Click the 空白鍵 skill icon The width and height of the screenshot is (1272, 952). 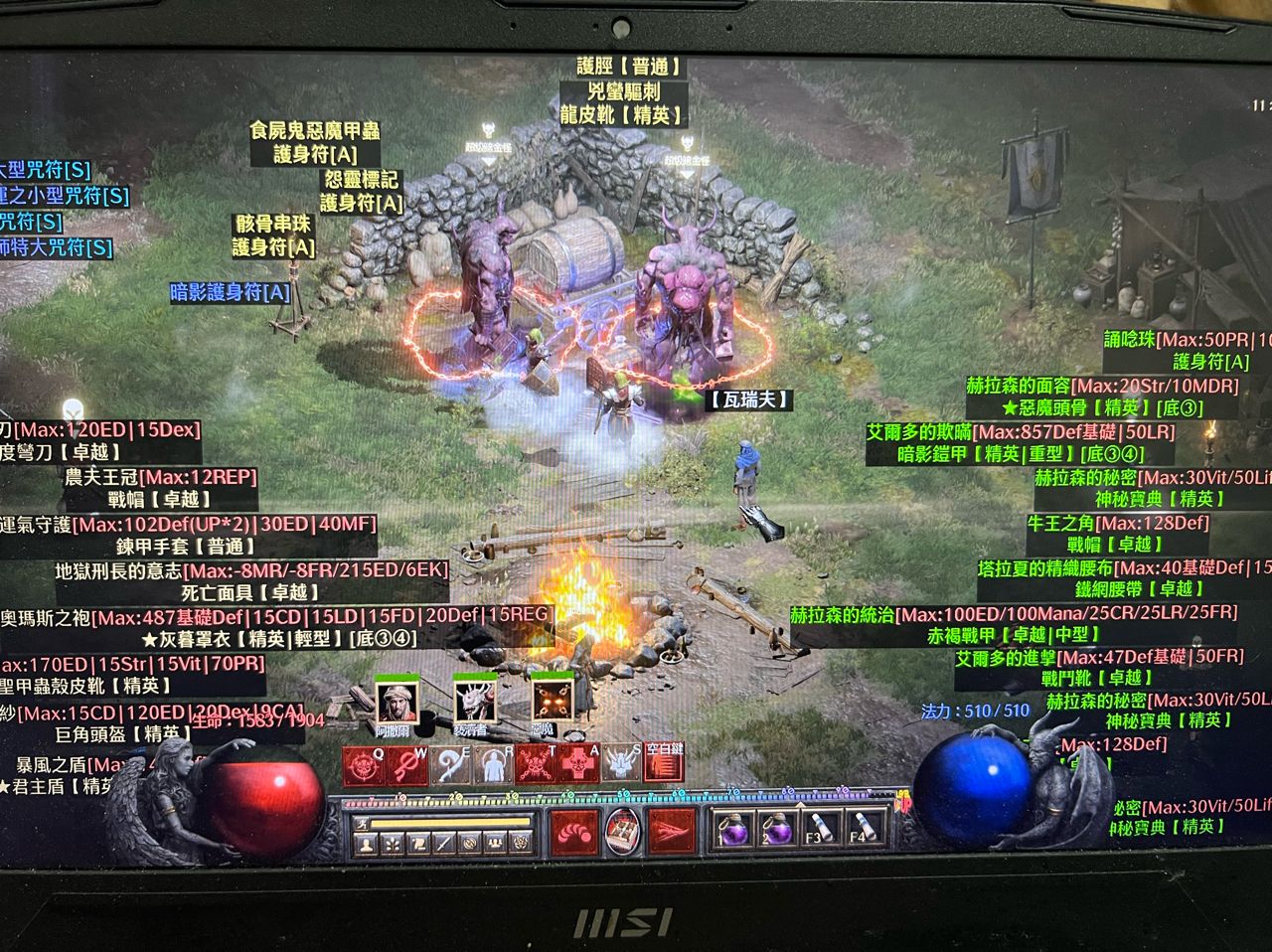(664, 764)
